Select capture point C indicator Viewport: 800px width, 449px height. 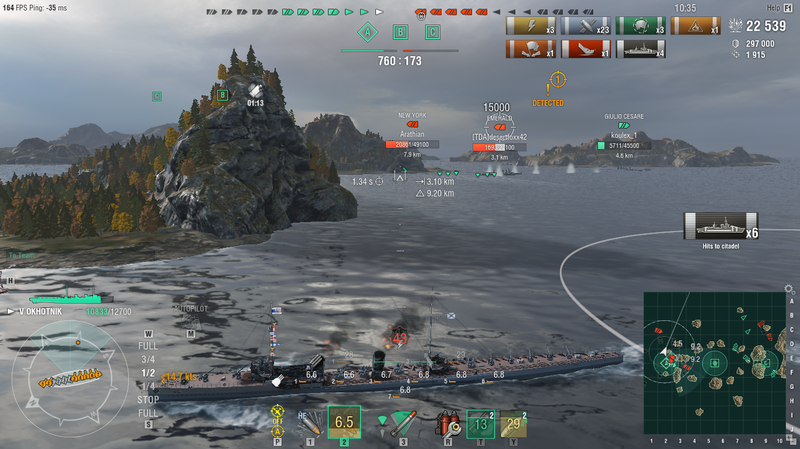click(432, 32)
